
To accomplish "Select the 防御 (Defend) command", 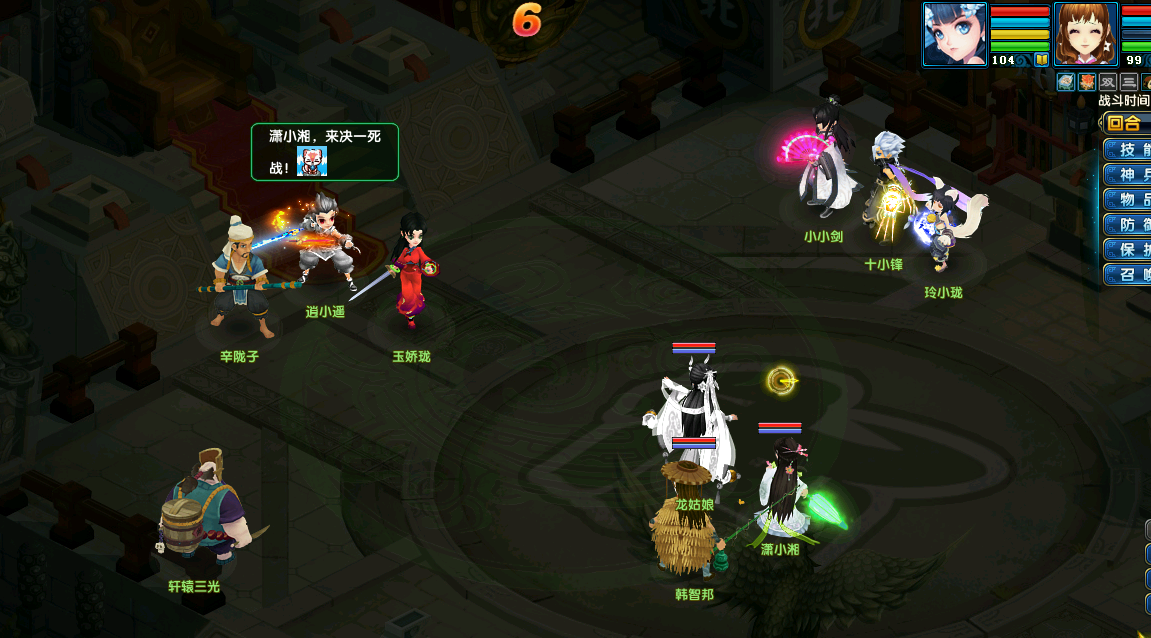I will point(1128,225).
